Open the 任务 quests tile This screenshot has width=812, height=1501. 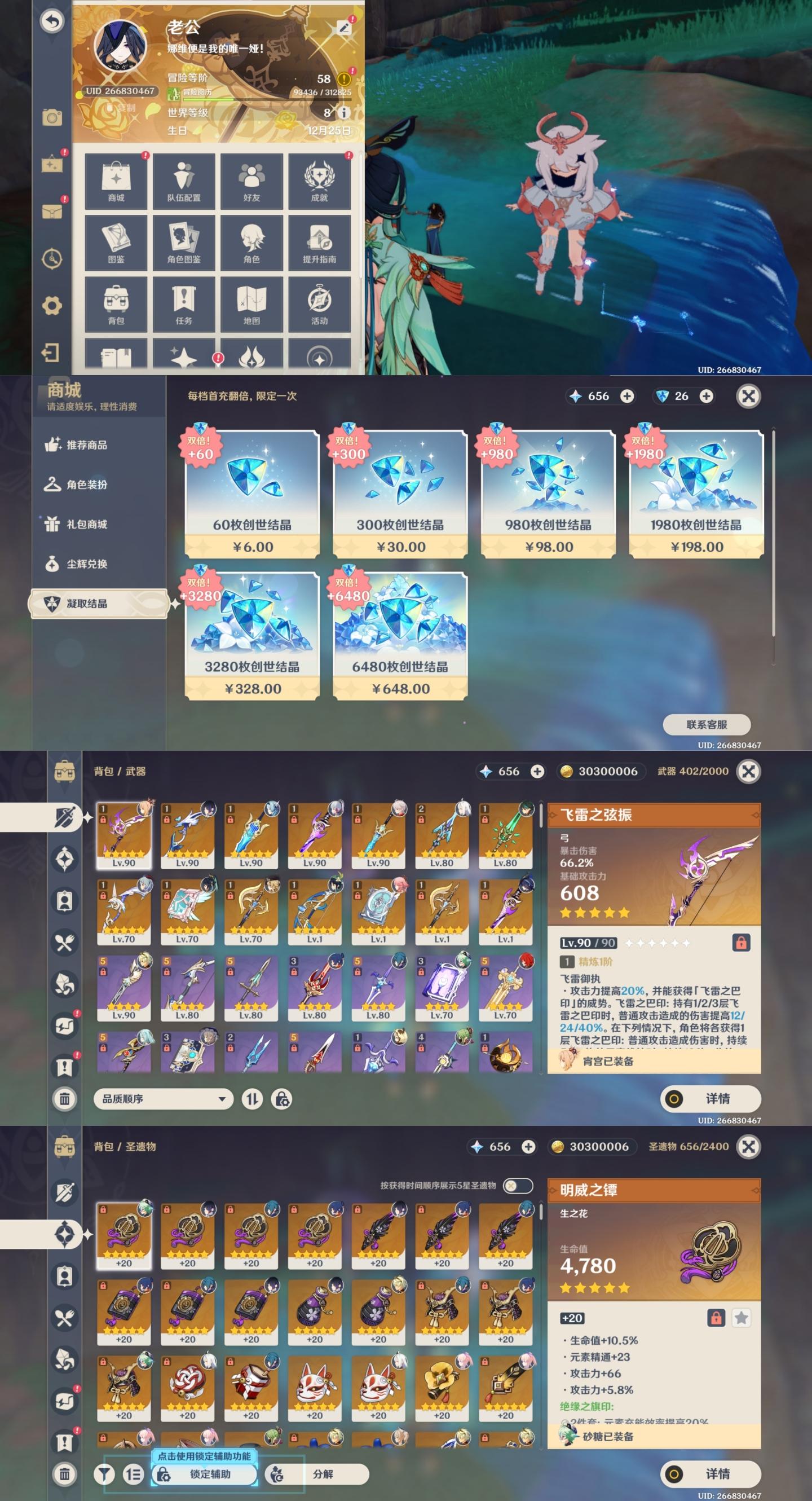[183, 304]
